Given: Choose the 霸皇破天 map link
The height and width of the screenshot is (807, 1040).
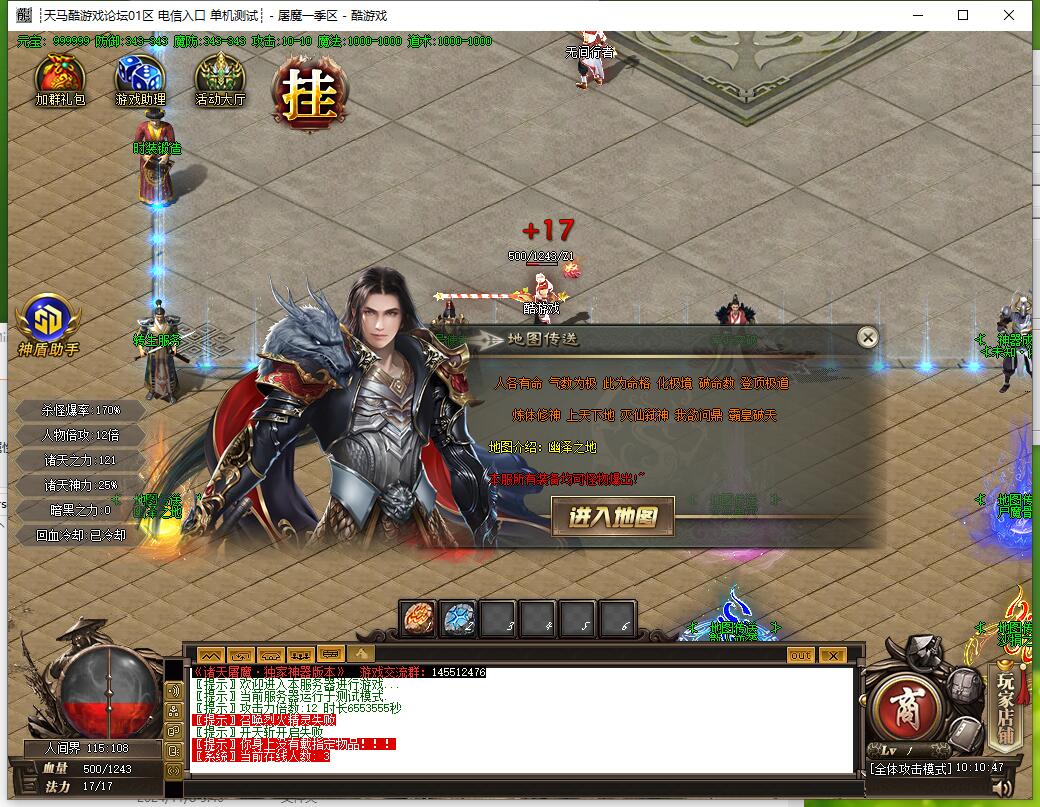Looking at the screenshot, I should click(753, 415).
